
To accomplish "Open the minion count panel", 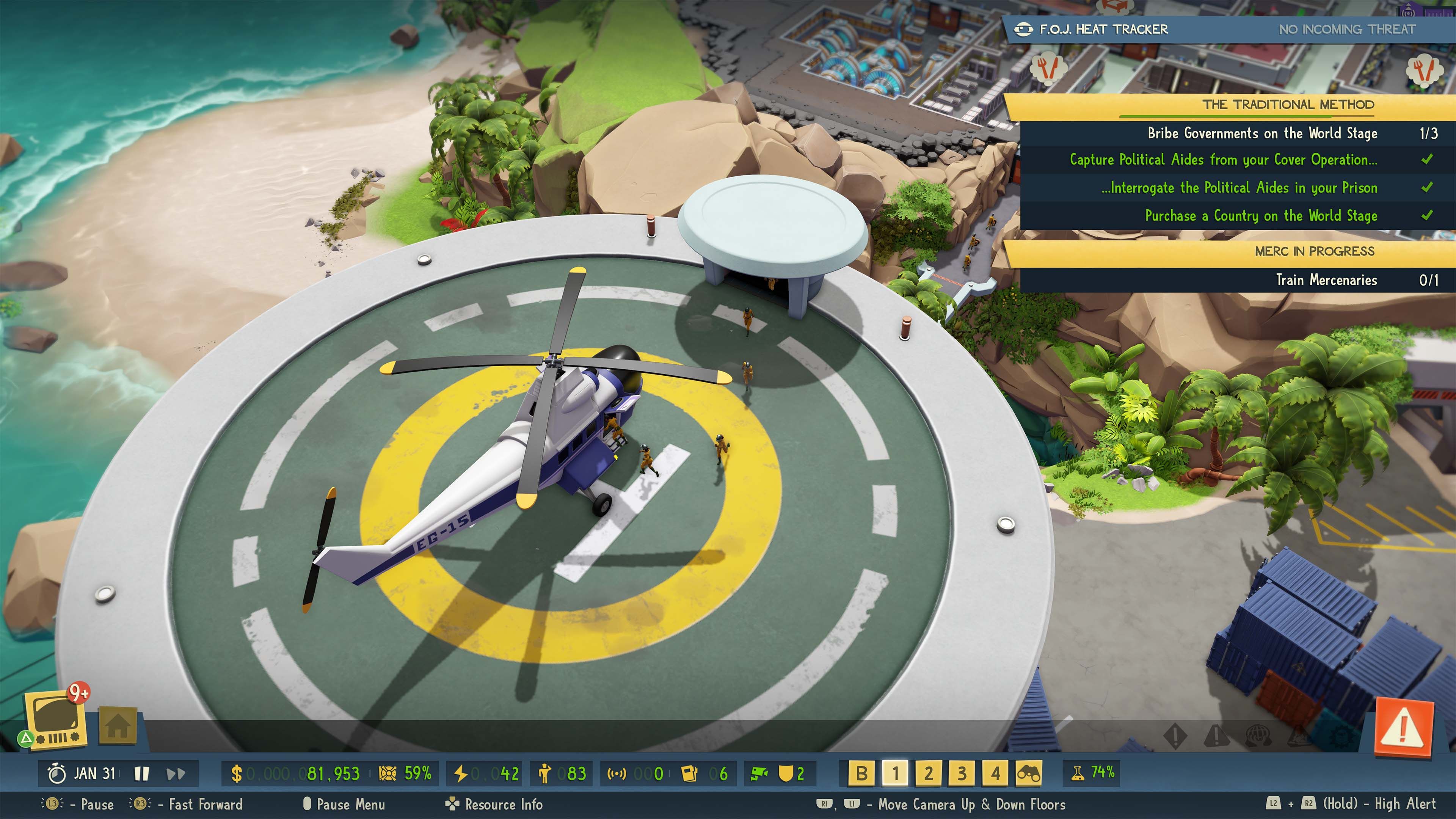I will click(x=562, y=773).
